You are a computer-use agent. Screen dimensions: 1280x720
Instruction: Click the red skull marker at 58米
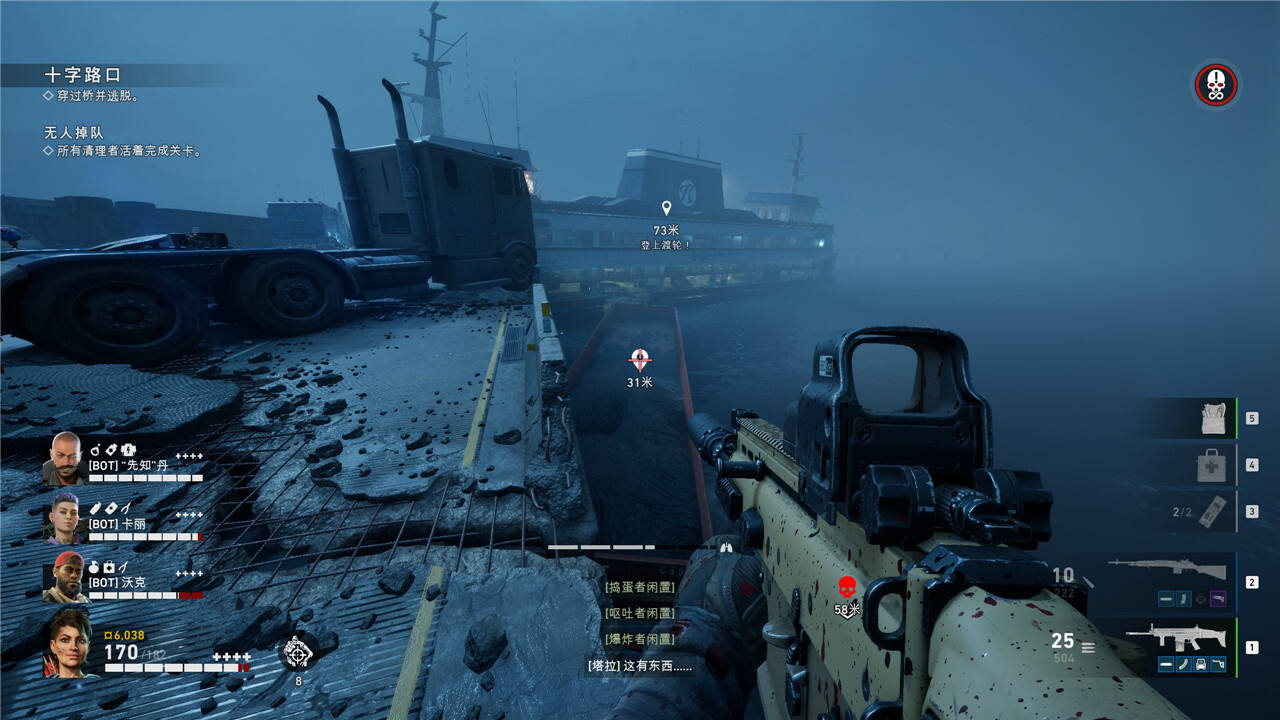pyautogui.click(x=846, y=586)
